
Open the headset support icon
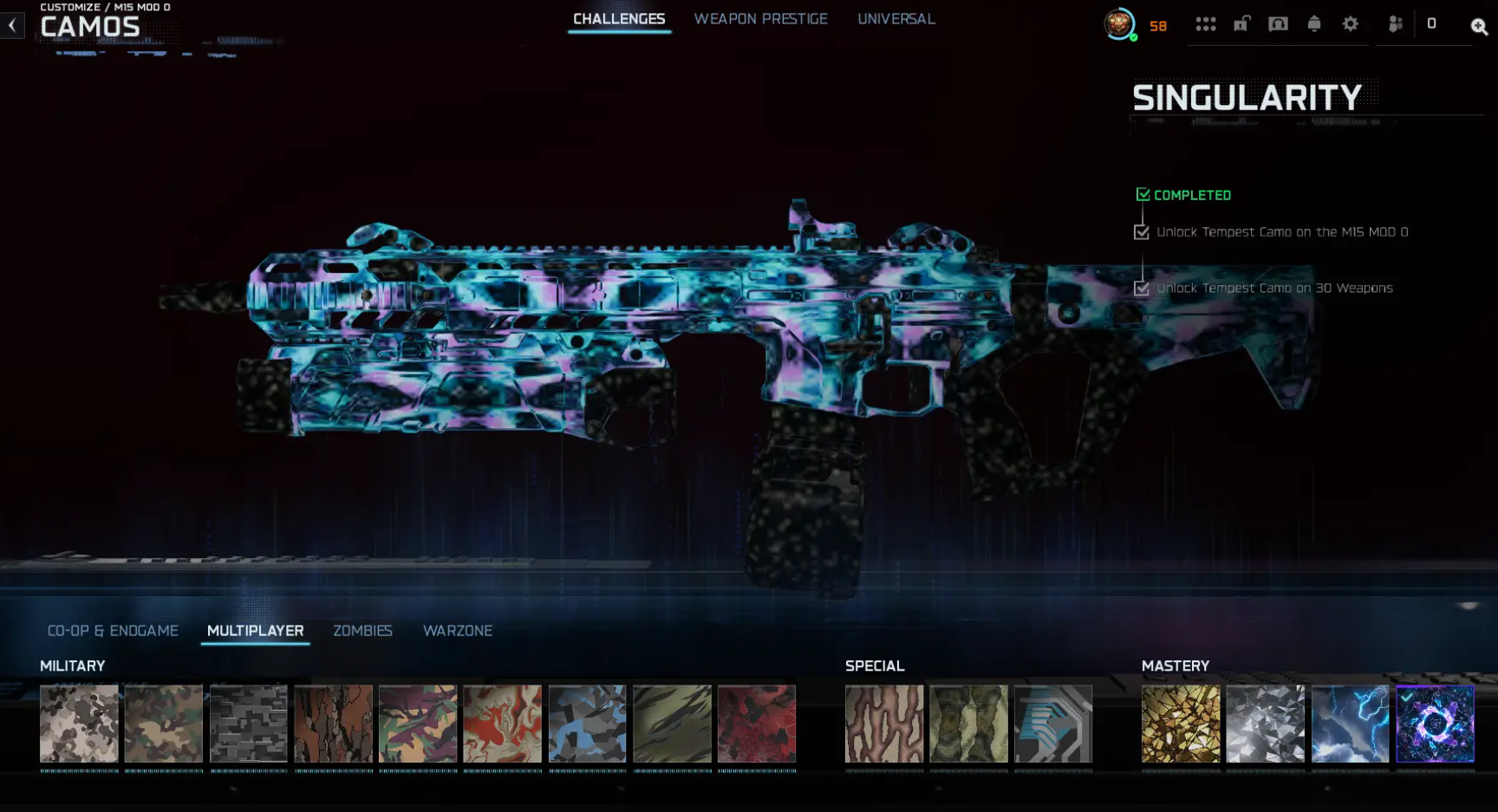coord(1277,23)
